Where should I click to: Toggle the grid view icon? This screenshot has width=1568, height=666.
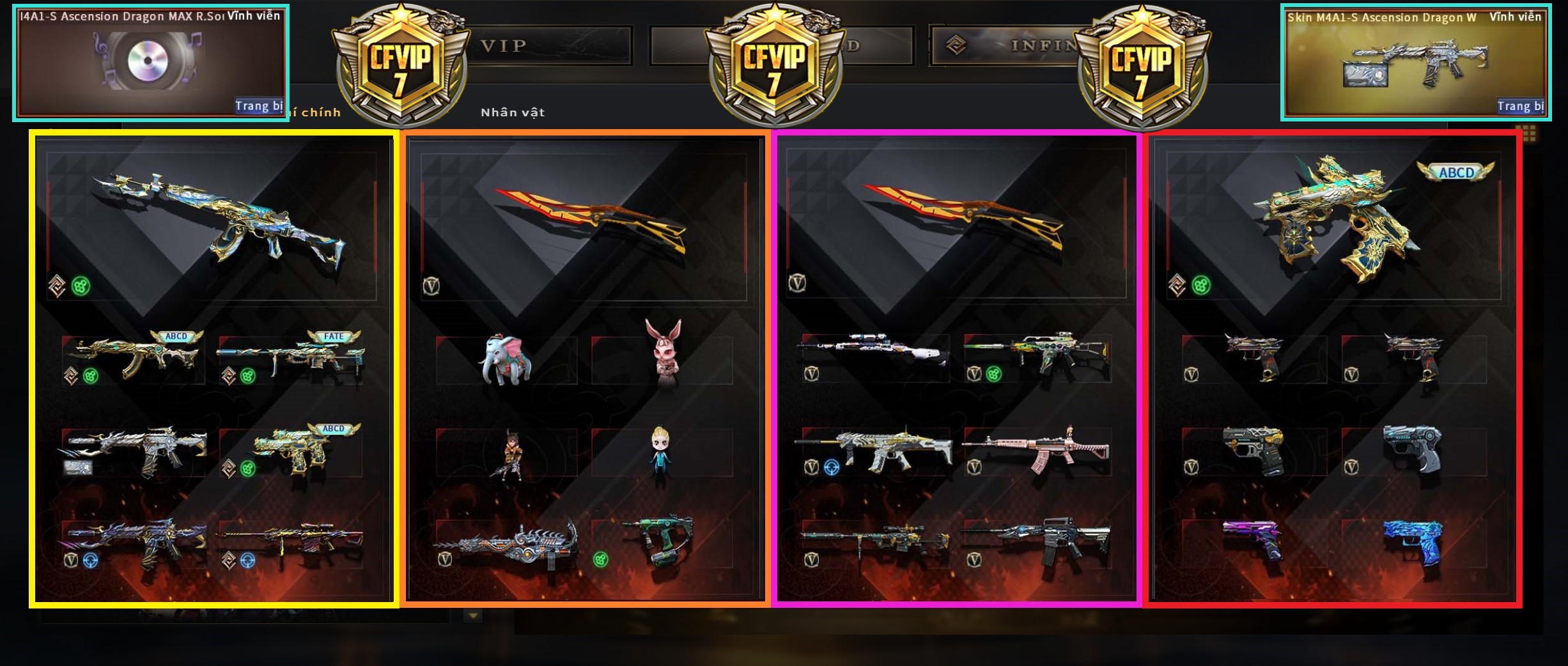point(1529,133)
